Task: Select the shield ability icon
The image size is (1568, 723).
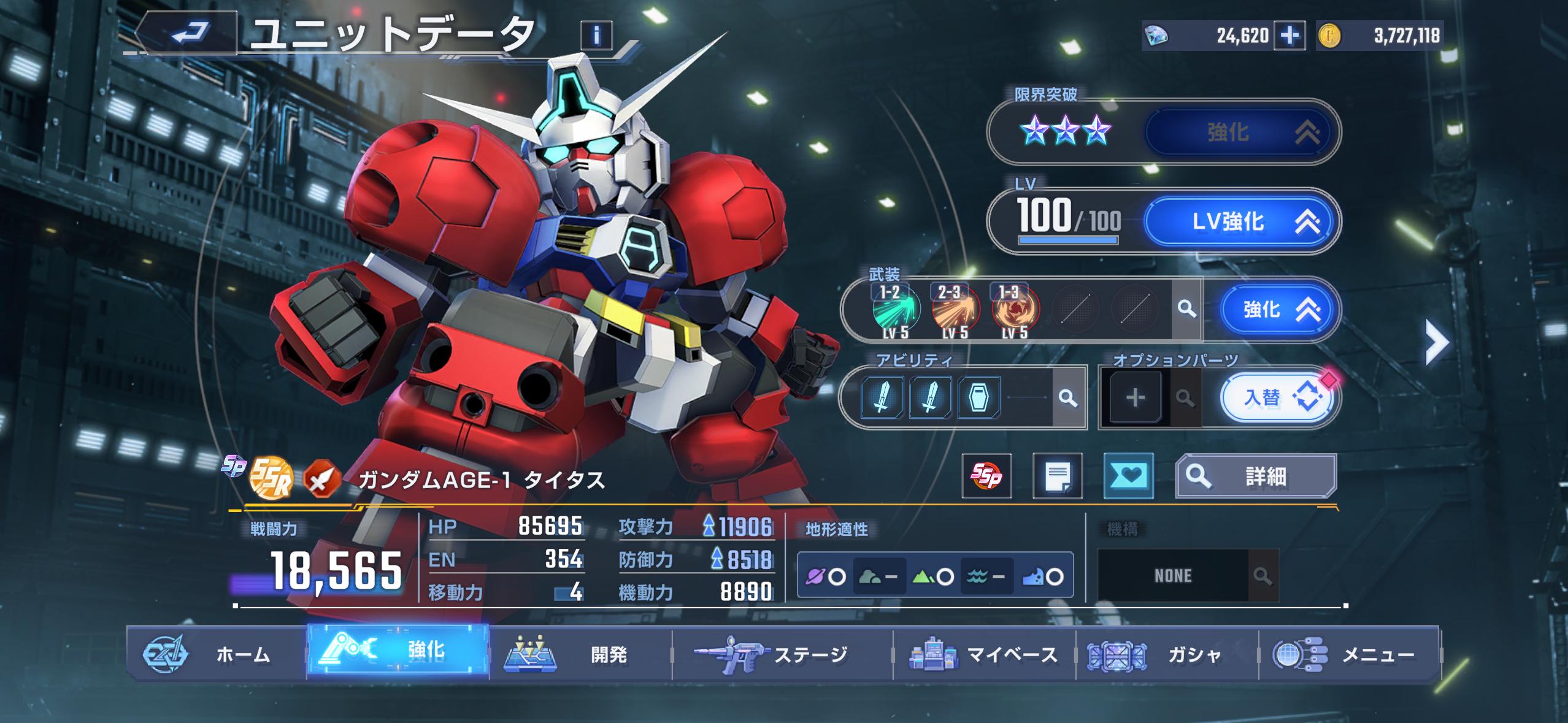Action: [x=978, y=397]
